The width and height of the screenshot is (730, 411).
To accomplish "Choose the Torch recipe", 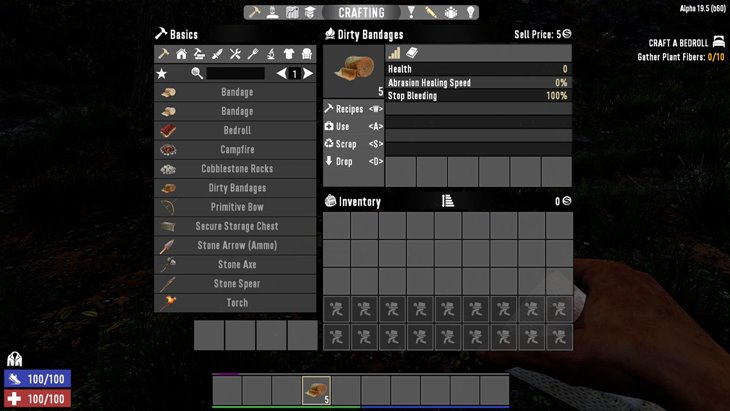I will coord(236,303).
